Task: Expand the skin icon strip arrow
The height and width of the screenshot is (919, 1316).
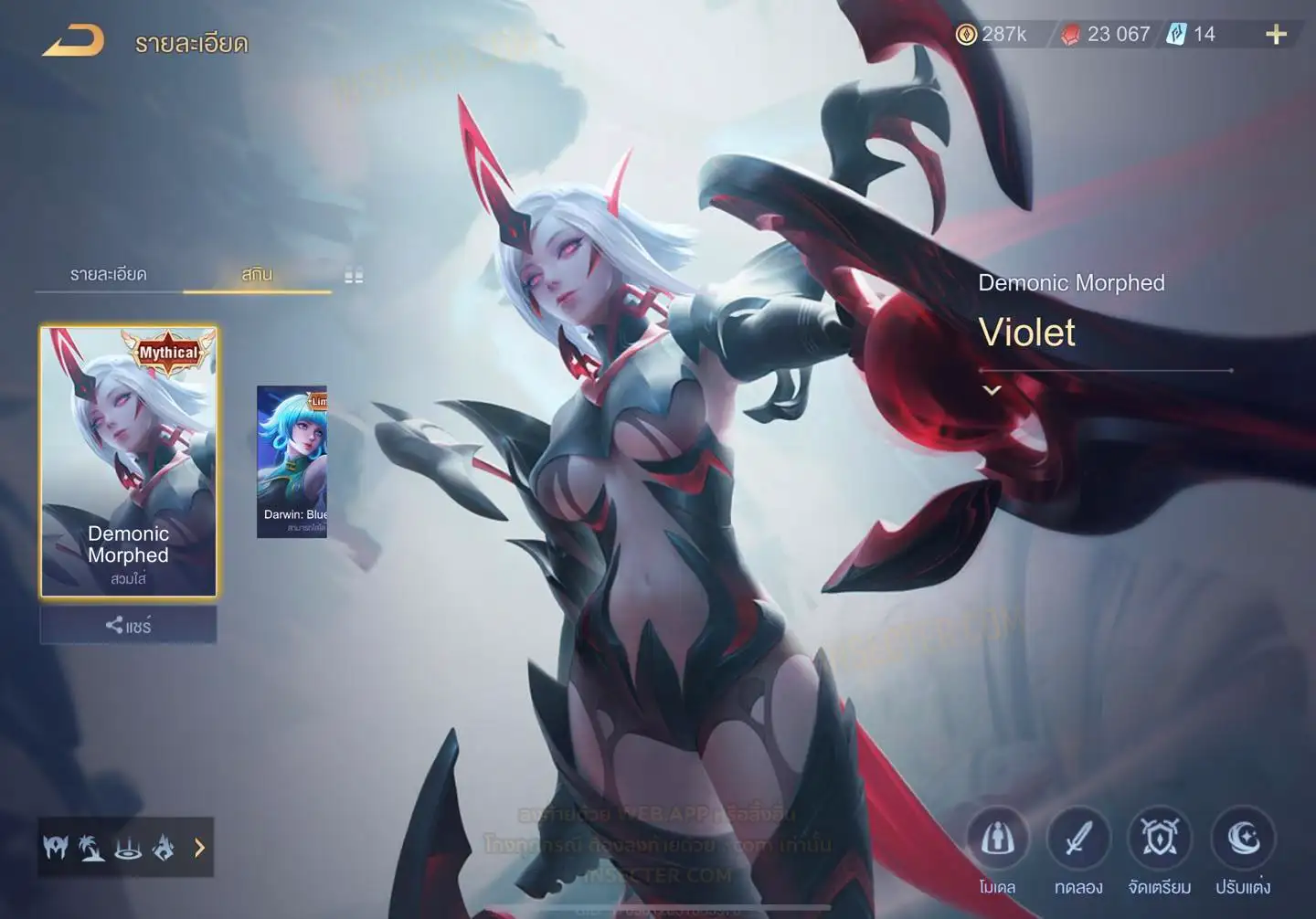Action: pyautogui.click(x=199, y=849)
